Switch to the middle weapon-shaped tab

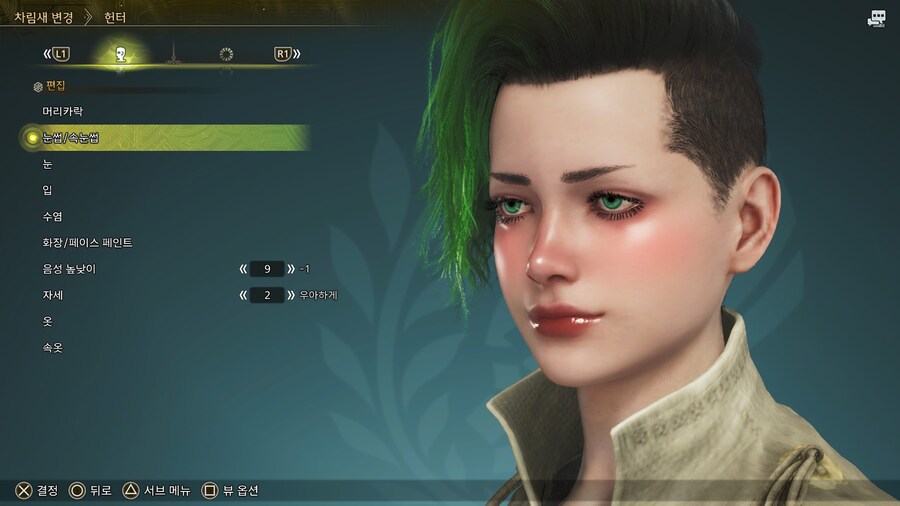point(172,54)
